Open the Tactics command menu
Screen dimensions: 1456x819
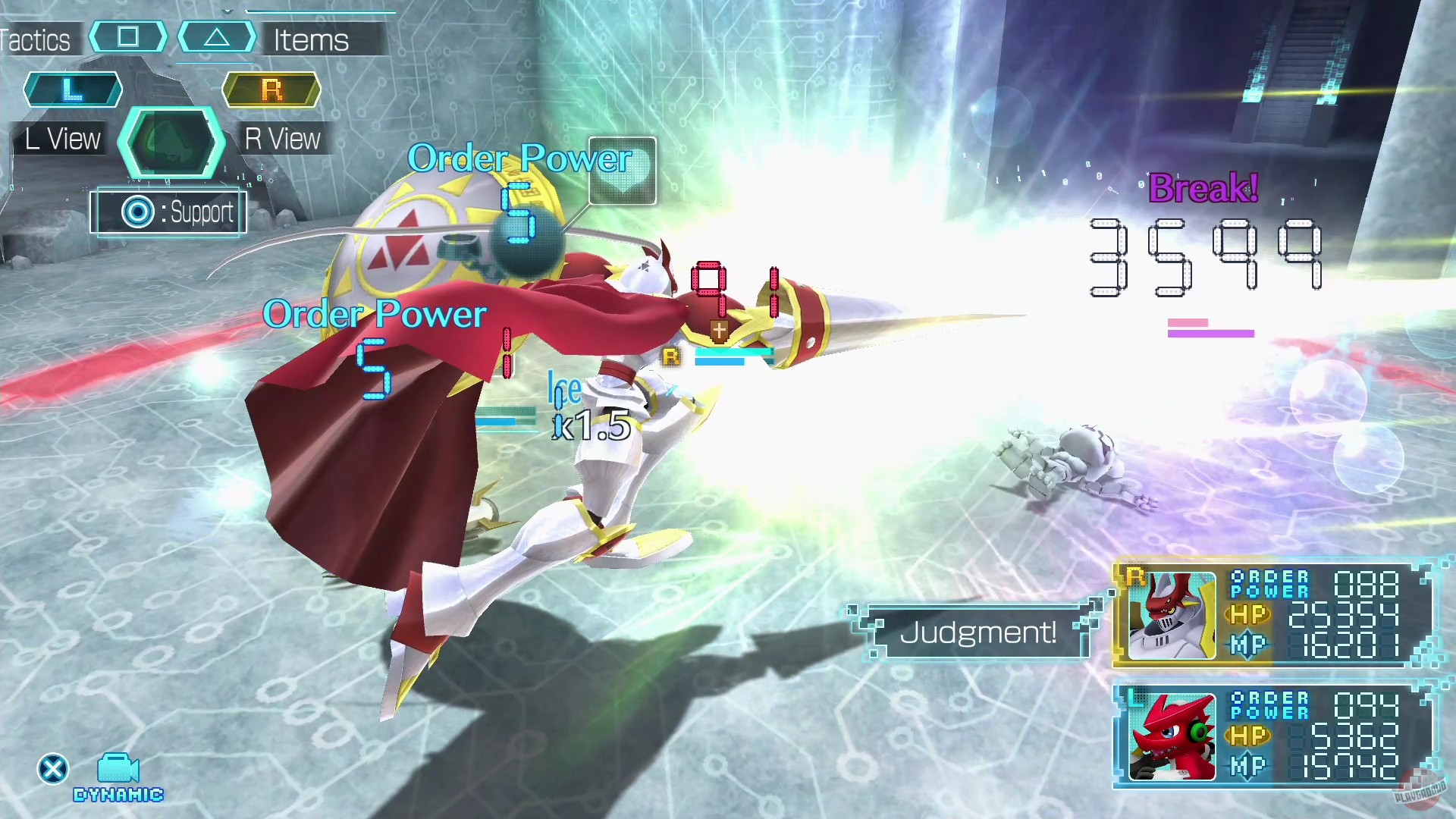(34, 39)
